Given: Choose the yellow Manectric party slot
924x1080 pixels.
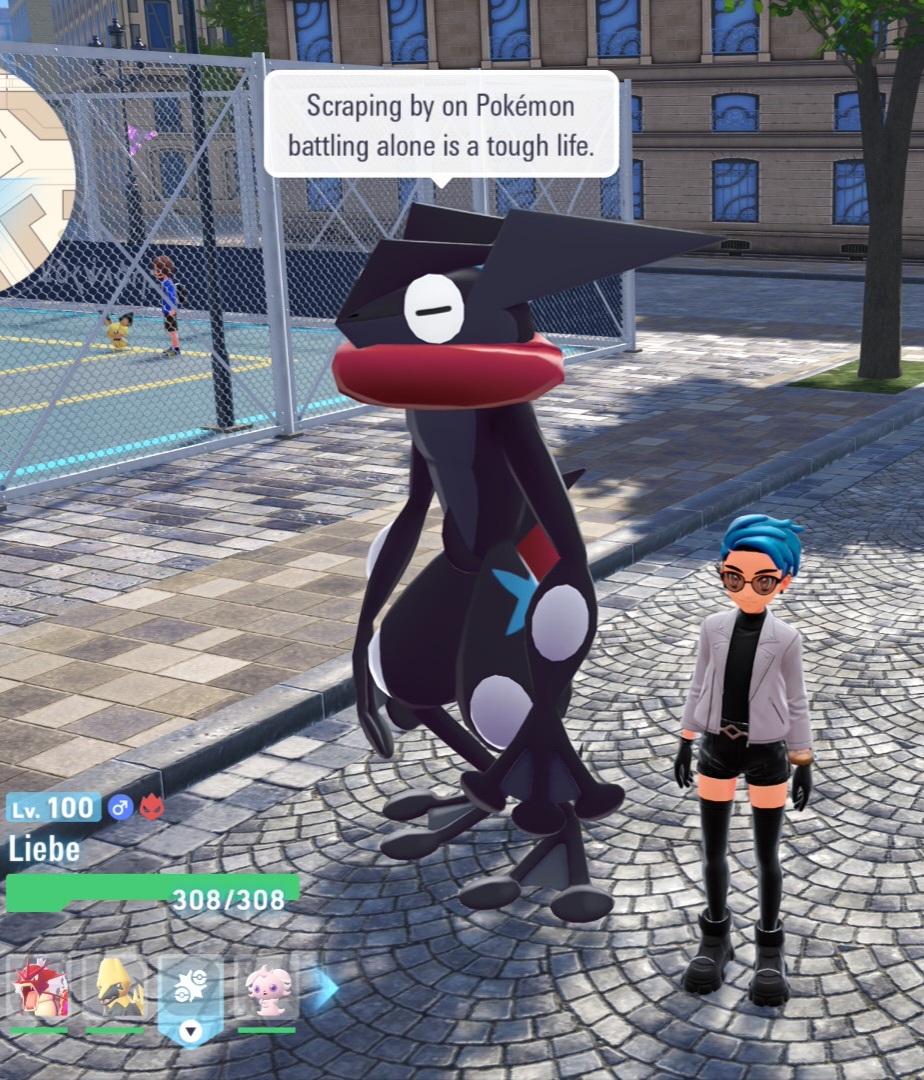Looking at the screenshot, I should pyautogui.click(x=115, y=988).
